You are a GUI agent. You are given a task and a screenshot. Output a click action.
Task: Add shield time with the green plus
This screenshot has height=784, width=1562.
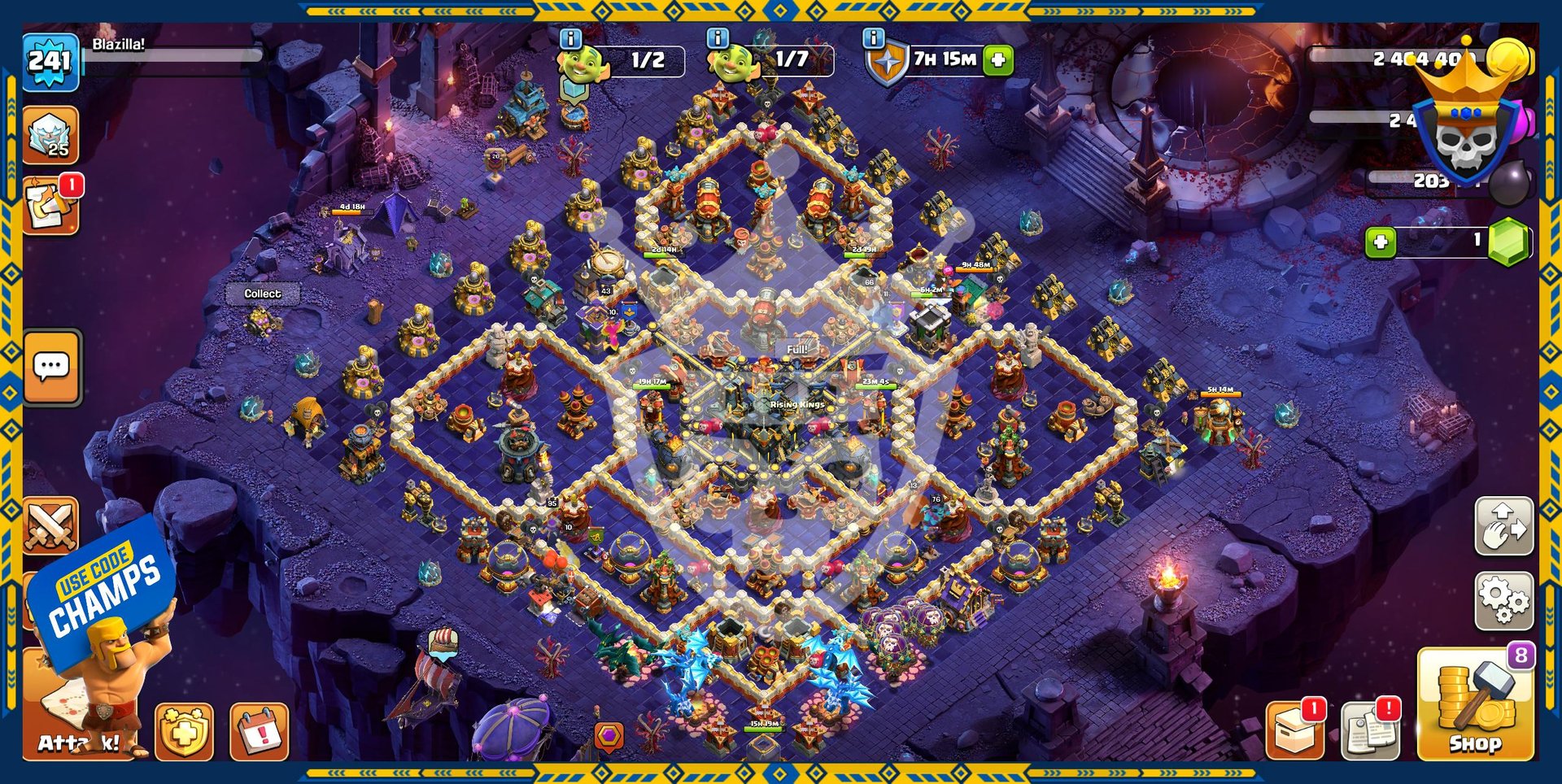click(x=998, y=59)
